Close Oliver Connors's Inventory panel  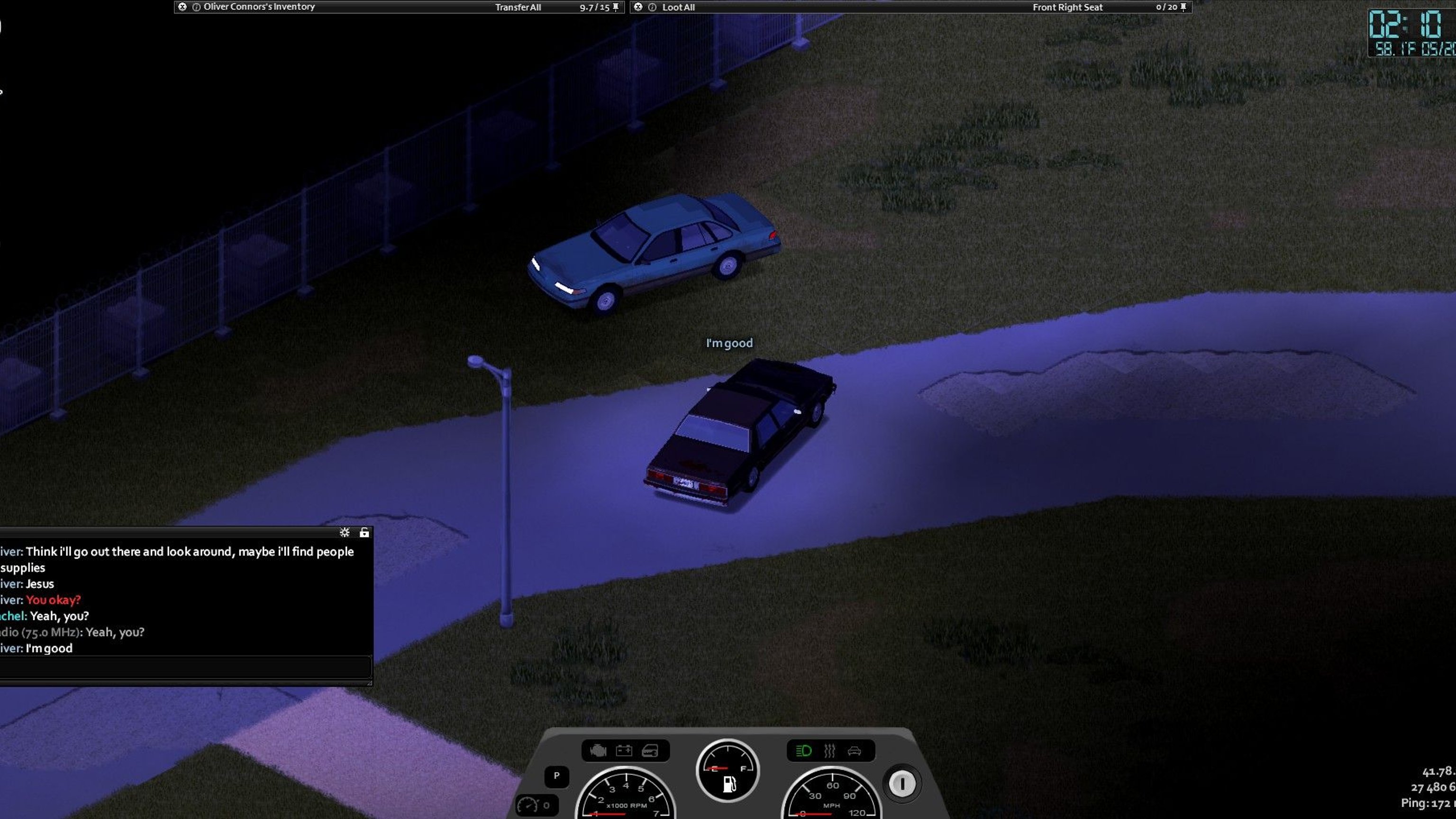pos(182,7)
